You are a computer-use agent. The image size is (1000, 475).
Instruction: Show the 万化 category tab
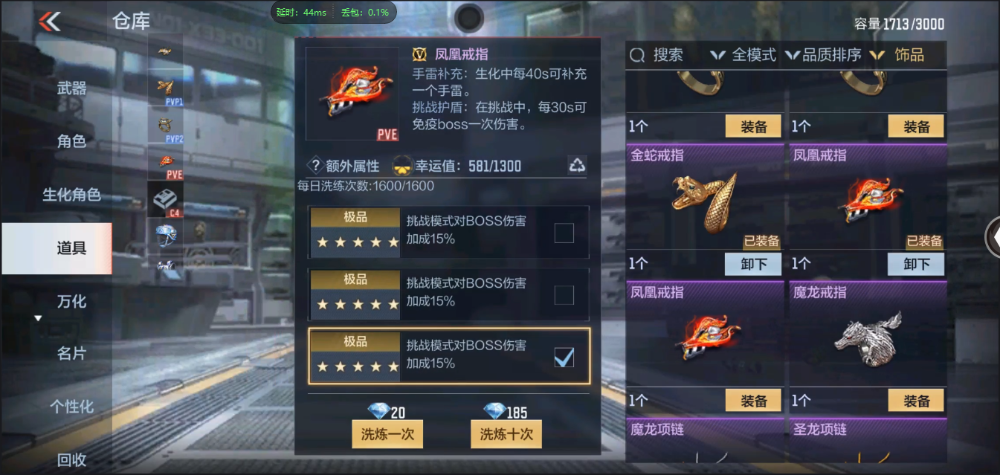tap(71, 300)
